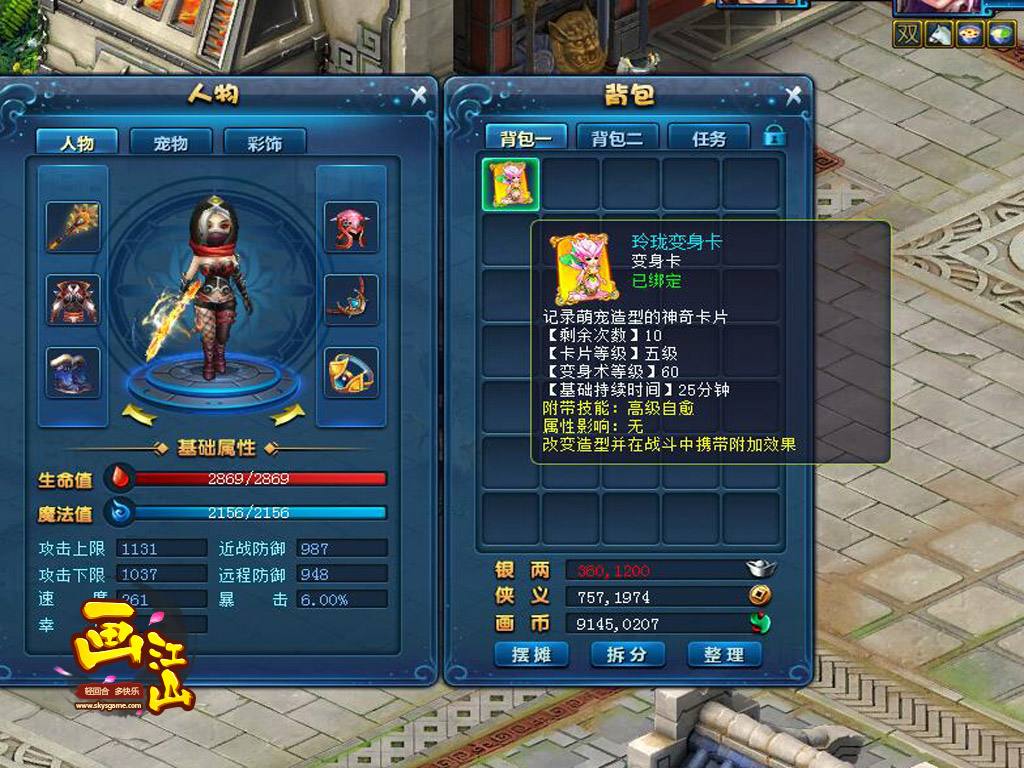This screenshot has width=1024, height=768.
Task: Sort the bag with the 整理 button
Action: pyautogui.click(x=724, y=654)
